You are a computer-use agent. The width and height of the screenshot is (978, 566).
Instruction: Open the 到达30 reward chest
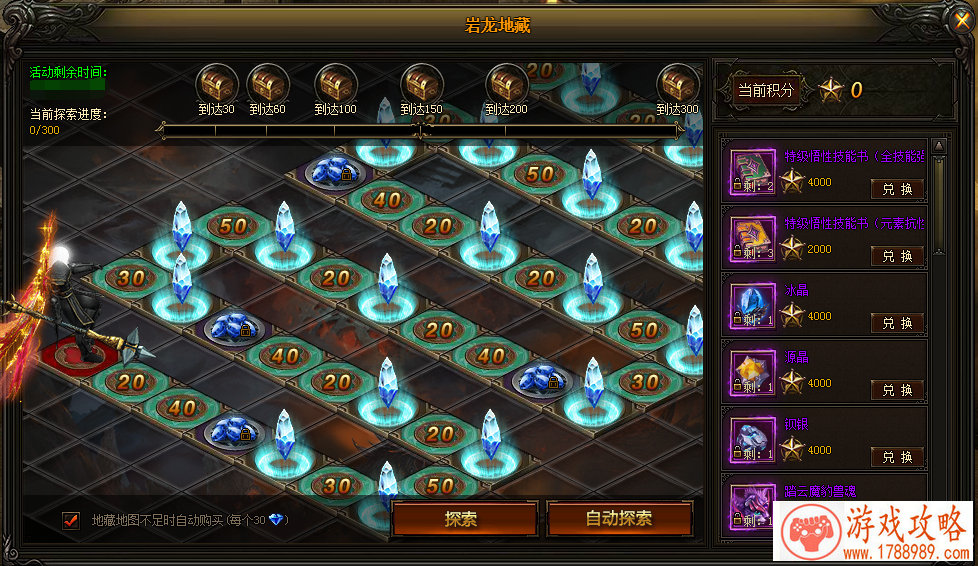click(x=215, y=83)
